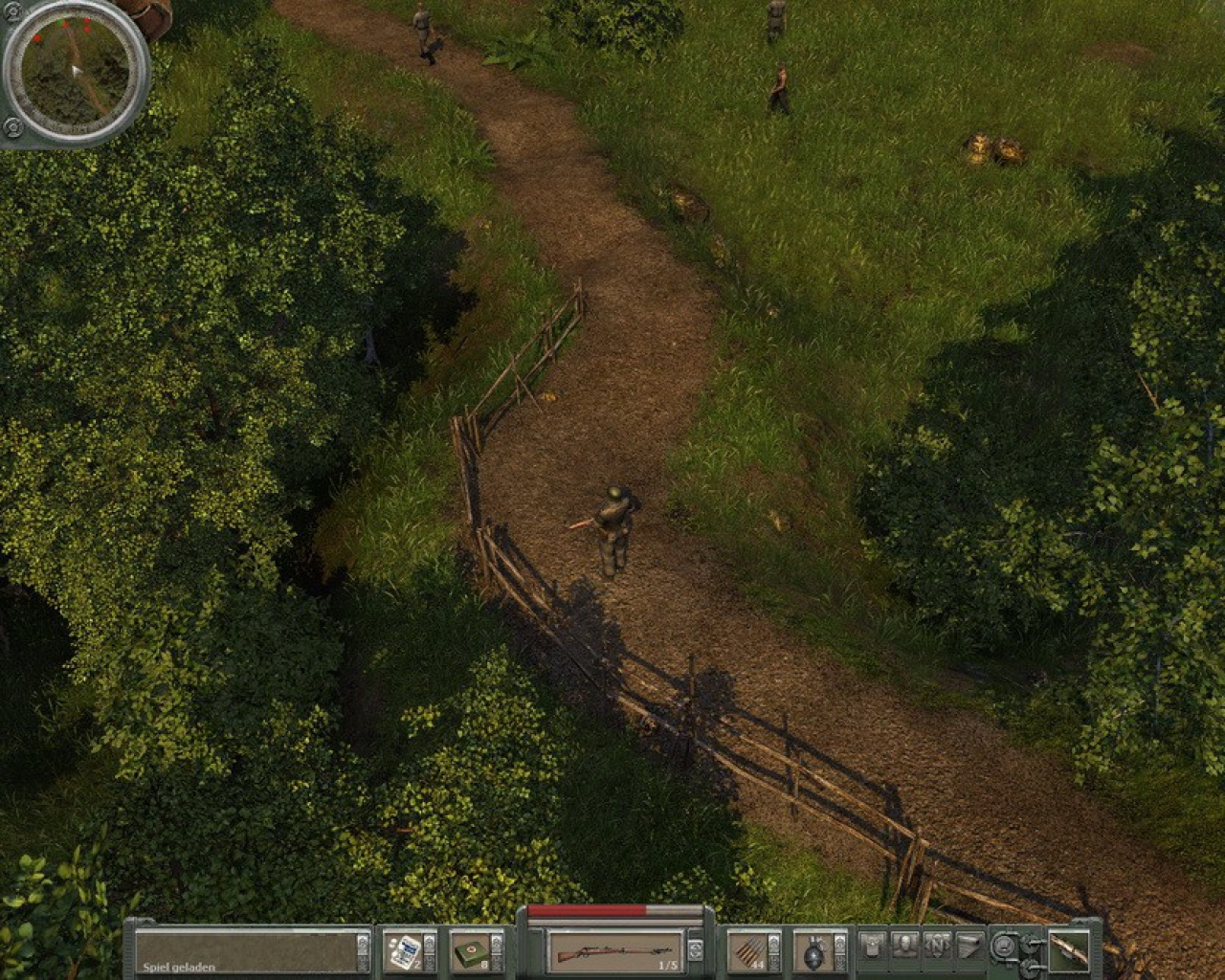Viewport: 1225px width, 980px height.
Task: Use the green first aid kit
Action: tap(470, 949)
